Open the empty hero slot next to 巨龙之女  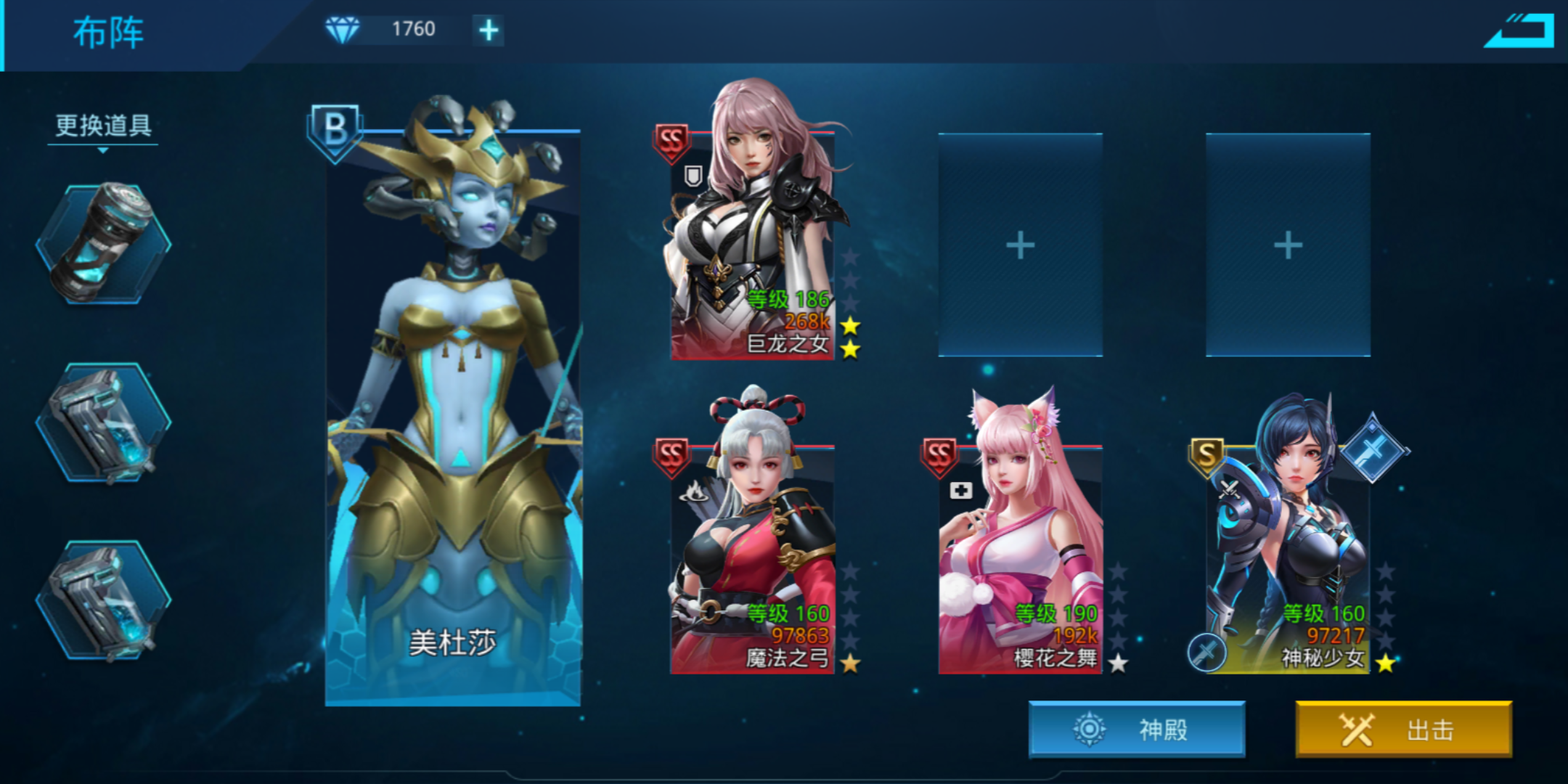coord(1021,245)
